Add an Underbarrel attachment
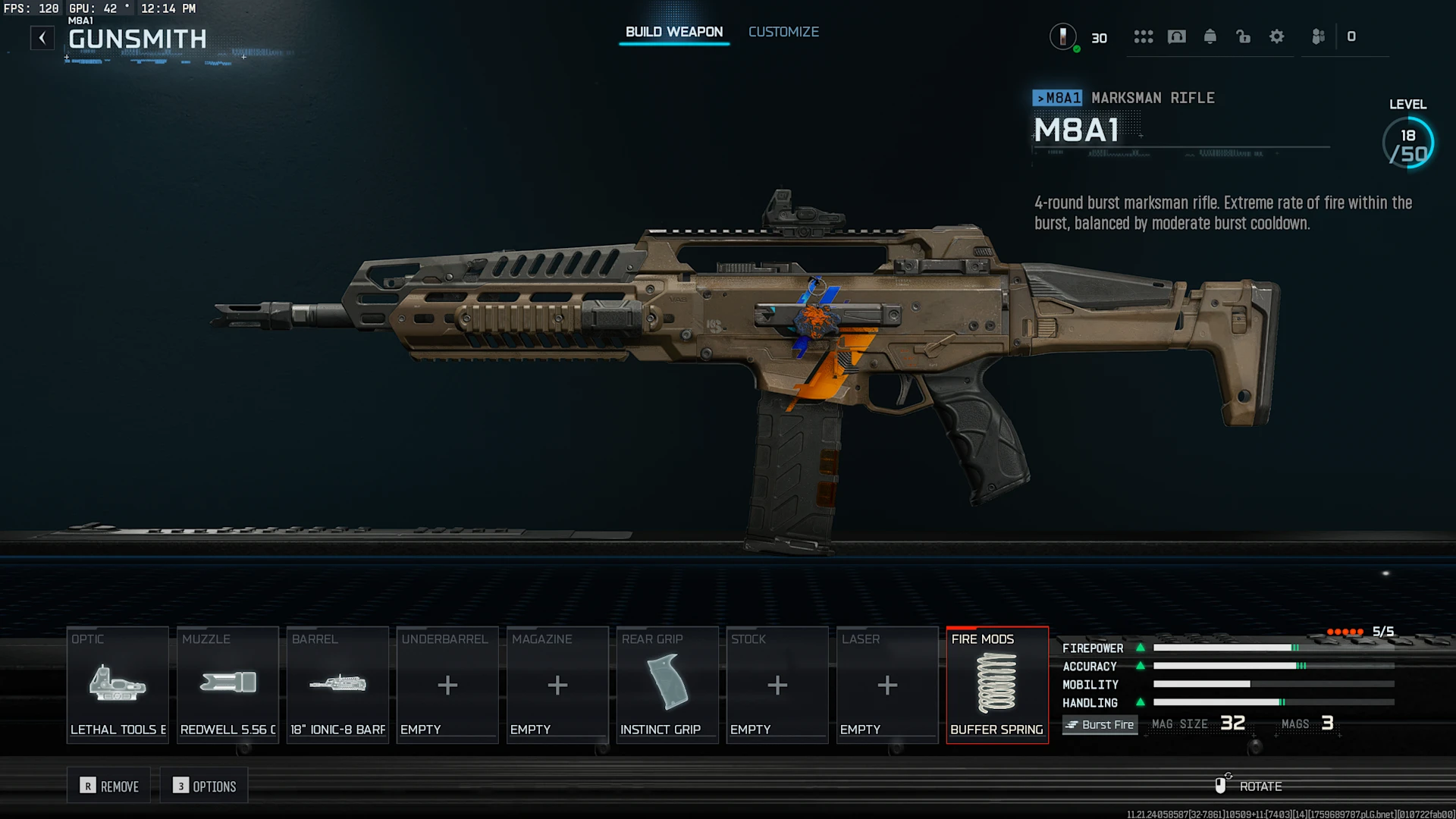The width and height of the screenshot is (1456, 819). point(447,685)
